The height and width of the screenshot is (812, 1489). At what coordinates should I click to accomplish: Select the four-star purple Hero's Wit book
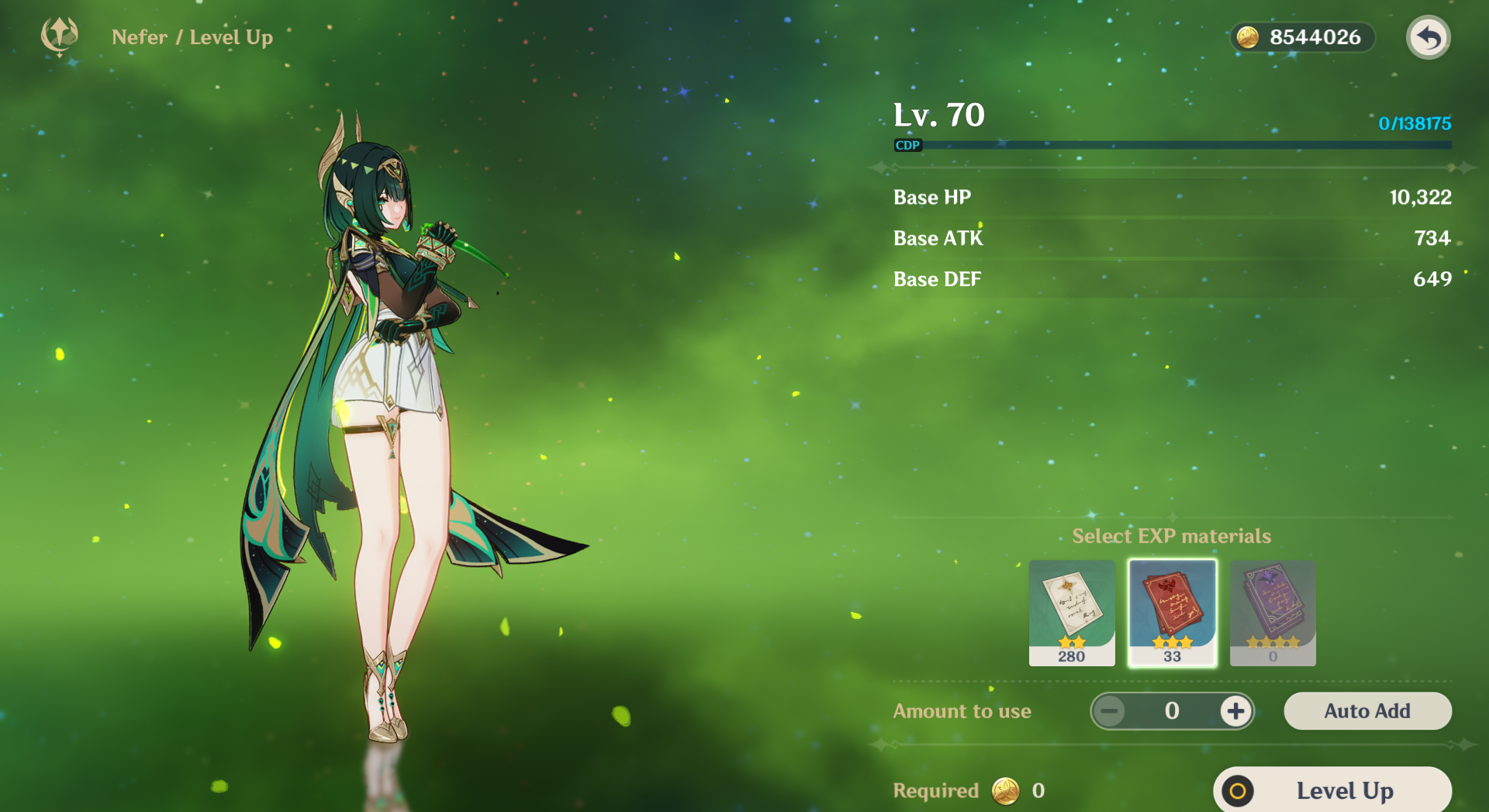[1273, 613]
